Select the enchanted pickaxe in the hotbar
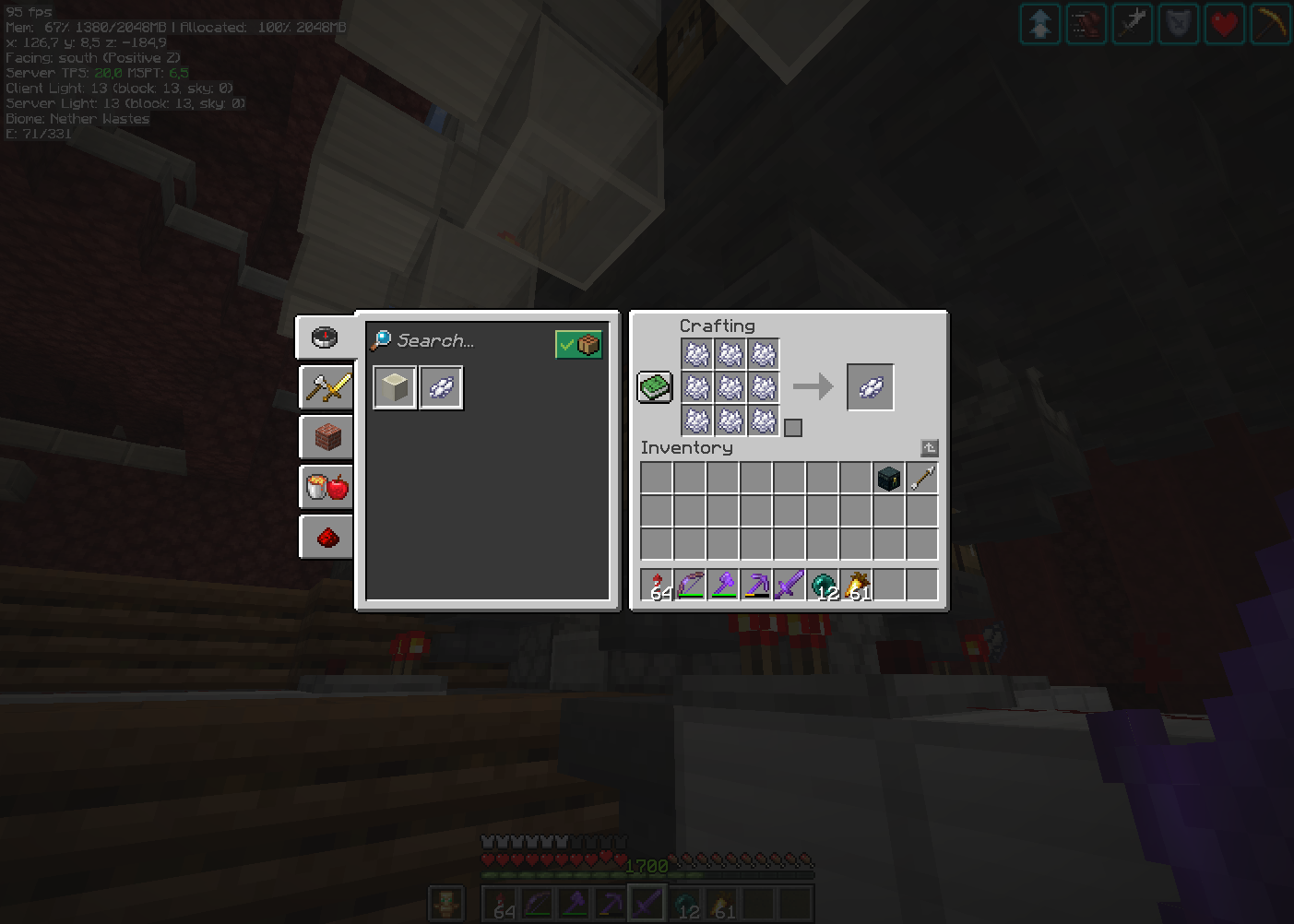This screenshot has width=1294, height=924. tap(757, 584)
